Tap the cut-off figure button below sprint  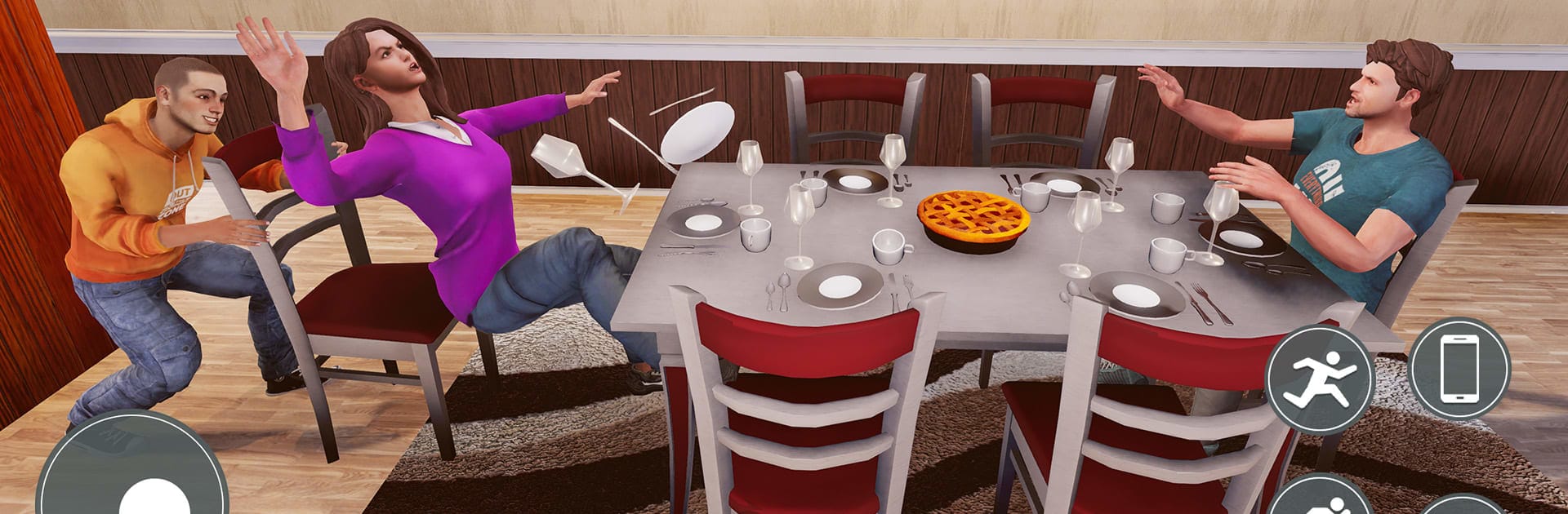(x=1320, y=498)
